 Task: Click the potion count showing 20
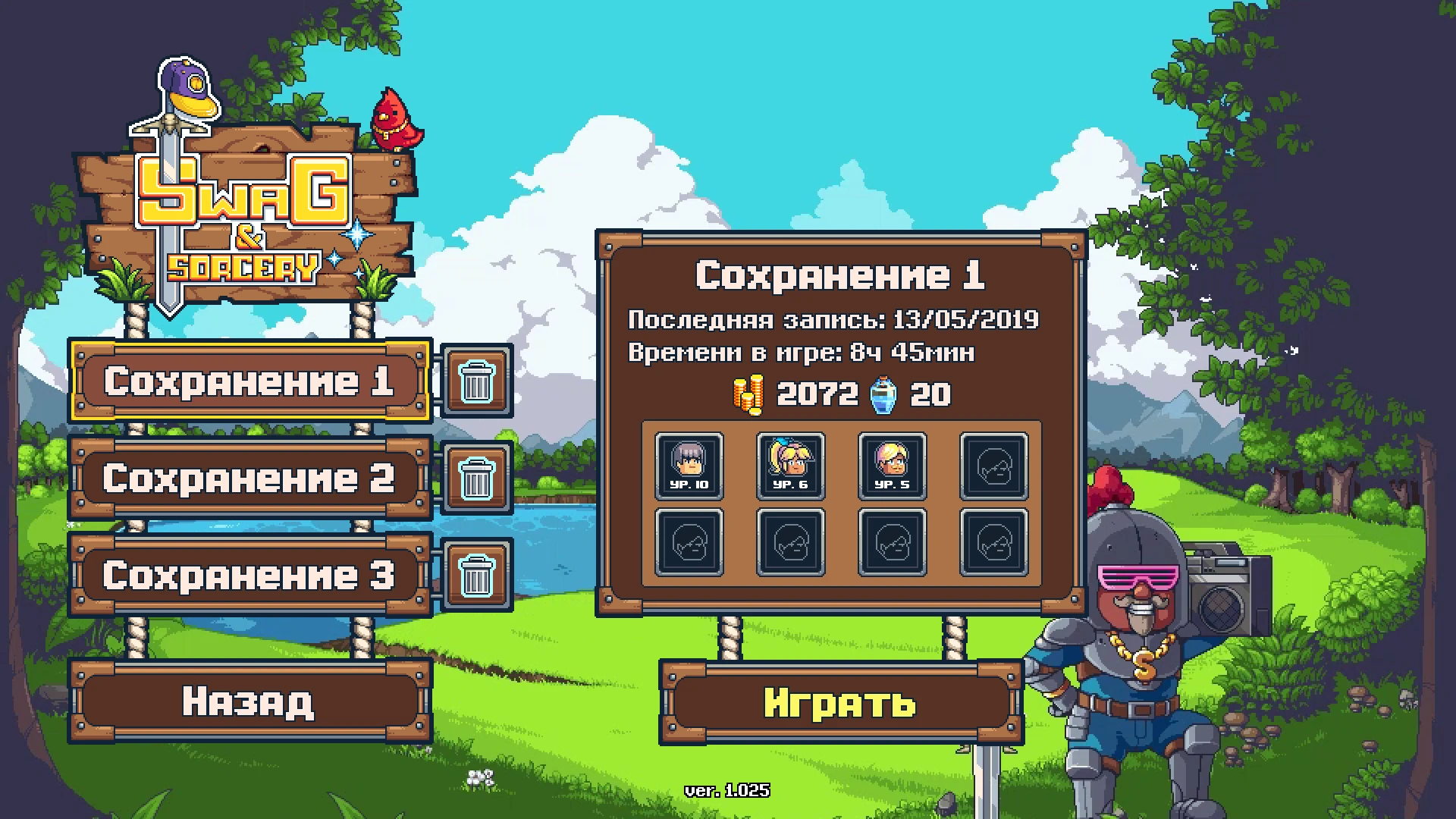pyautogui.click(x=930, y=393)
